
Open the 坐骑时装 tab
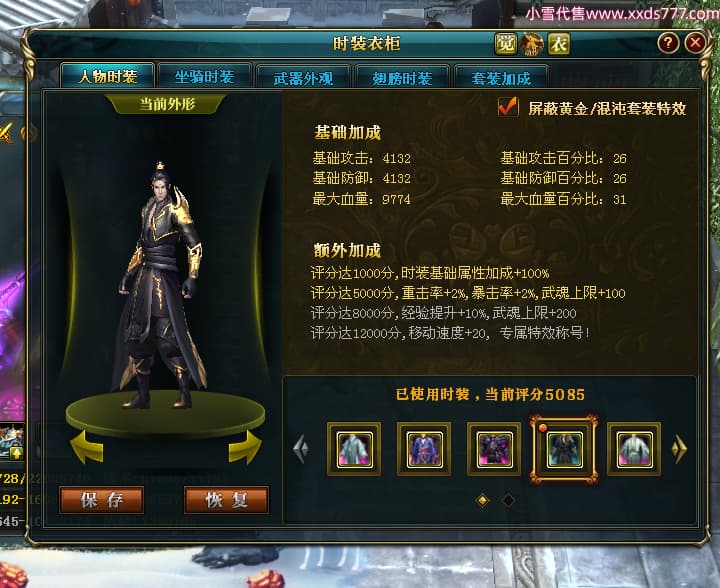point(204,77)
